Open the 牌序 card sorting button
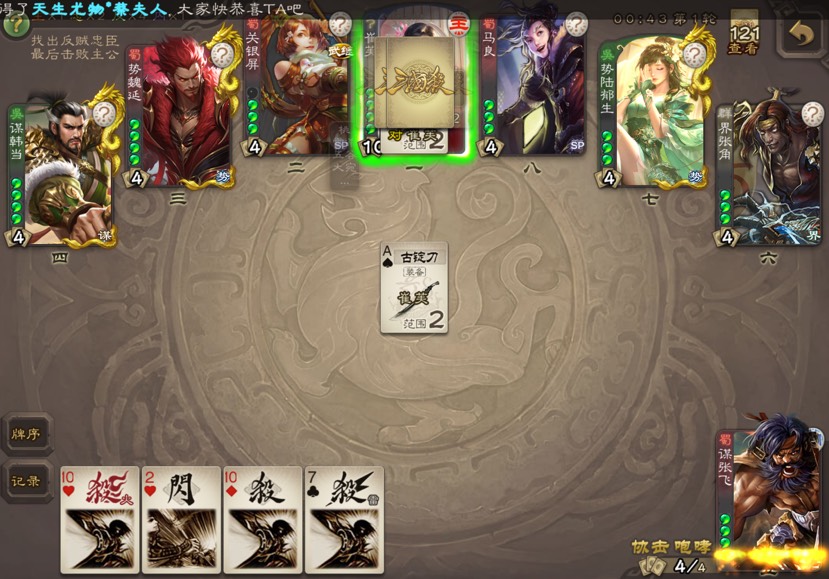829x579 pixels. coord(25,434)
